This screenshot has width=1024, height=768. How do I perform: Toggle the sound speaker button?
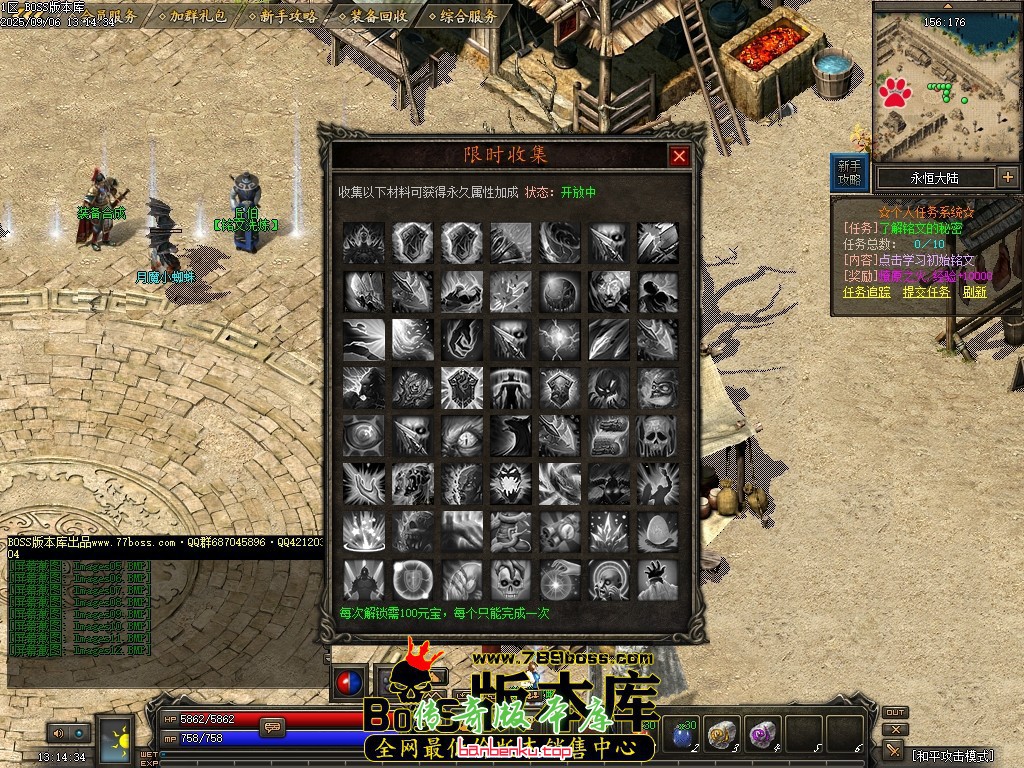(x=57, y=733)
